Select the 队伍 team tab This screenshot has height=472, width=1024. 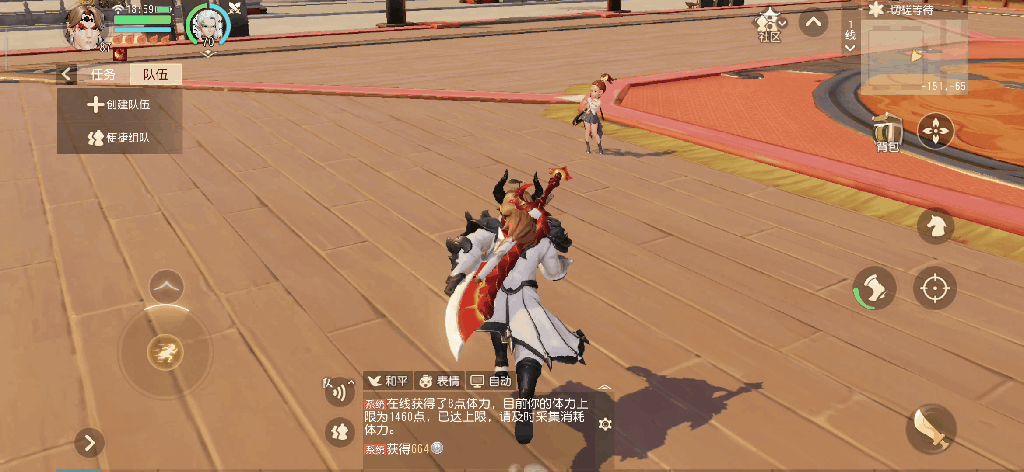[156, 74]
